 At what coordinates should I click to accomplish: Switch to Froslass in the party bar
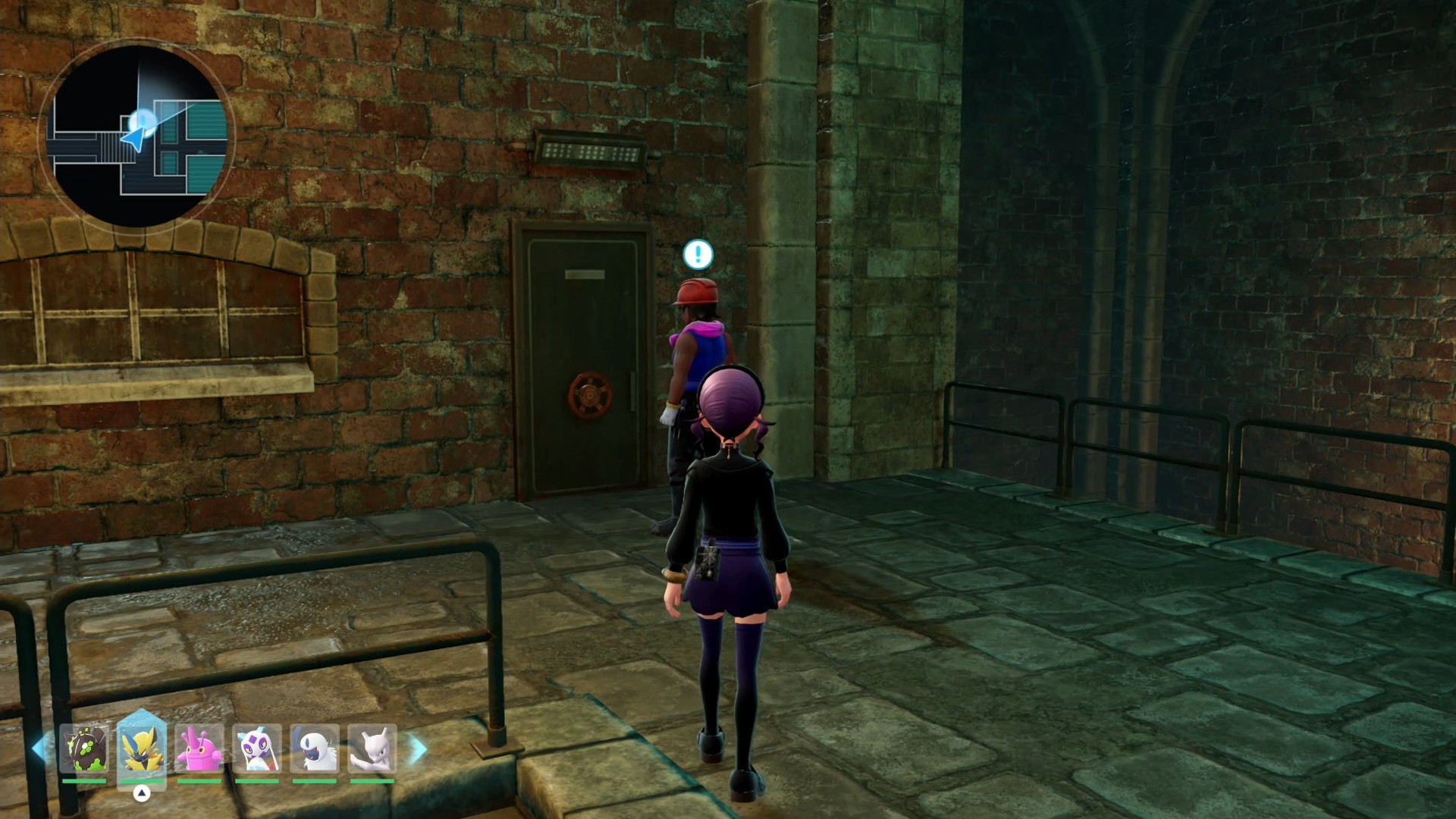click(257, 749)
